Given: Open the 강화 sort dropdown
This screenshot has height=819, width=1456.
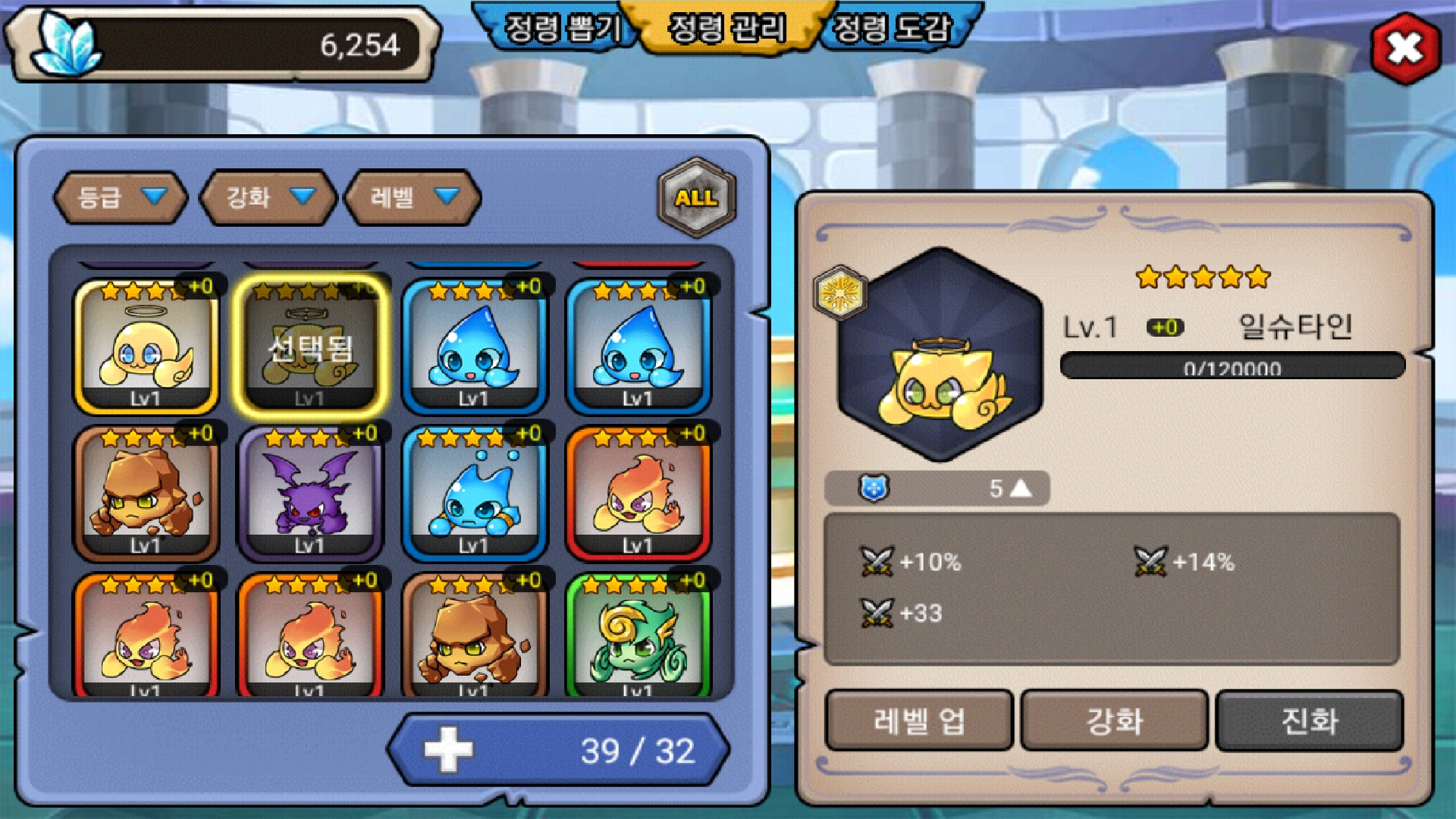Looking at the screenshot, I should pos(268,198).
